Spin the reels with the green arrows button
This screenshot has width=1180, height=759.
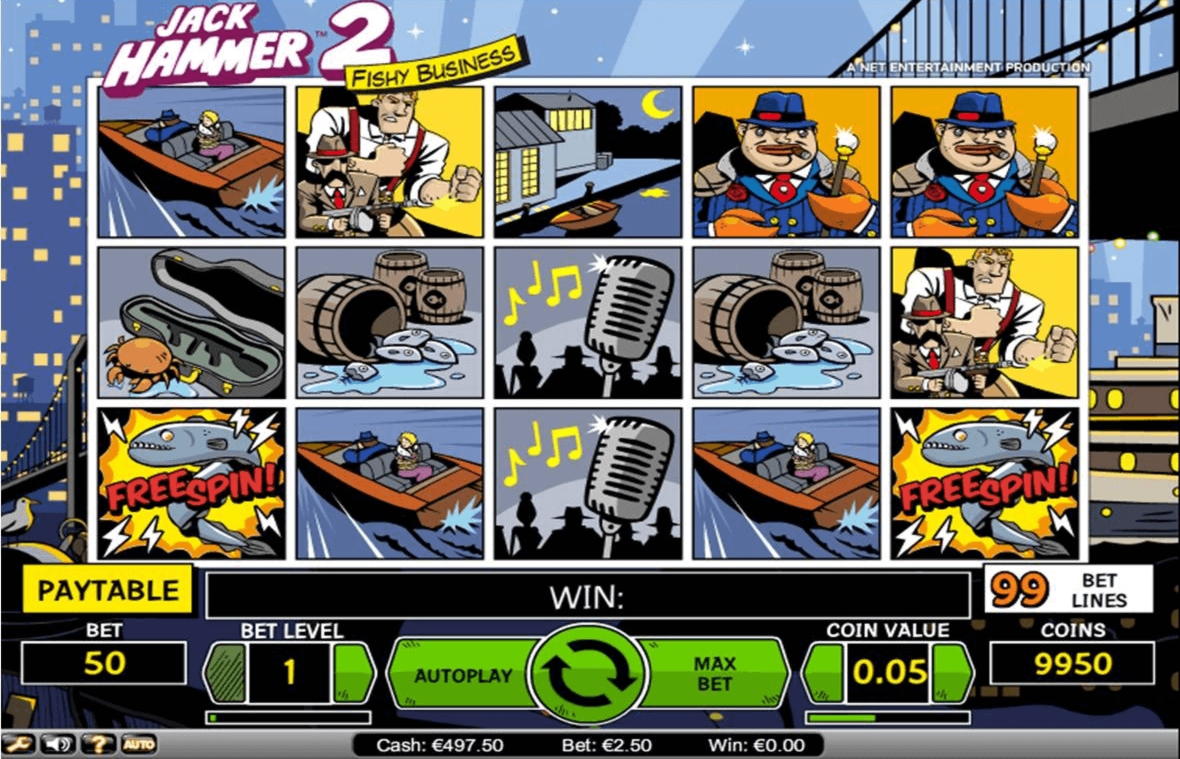[589, 674]
